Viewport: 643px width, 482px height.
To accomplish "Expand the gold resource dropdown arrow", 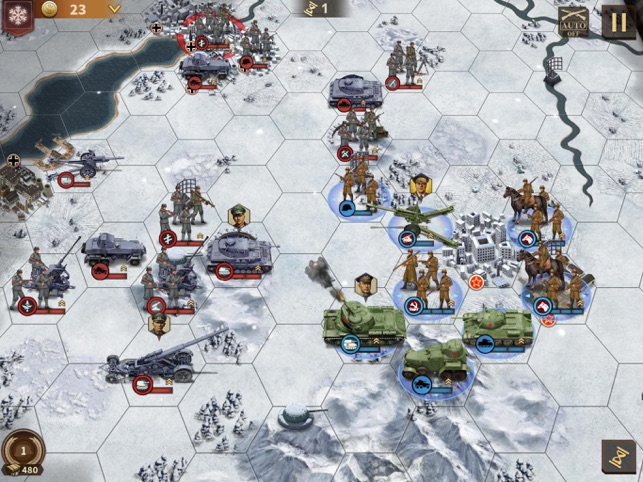I will (x=114, y=9).
